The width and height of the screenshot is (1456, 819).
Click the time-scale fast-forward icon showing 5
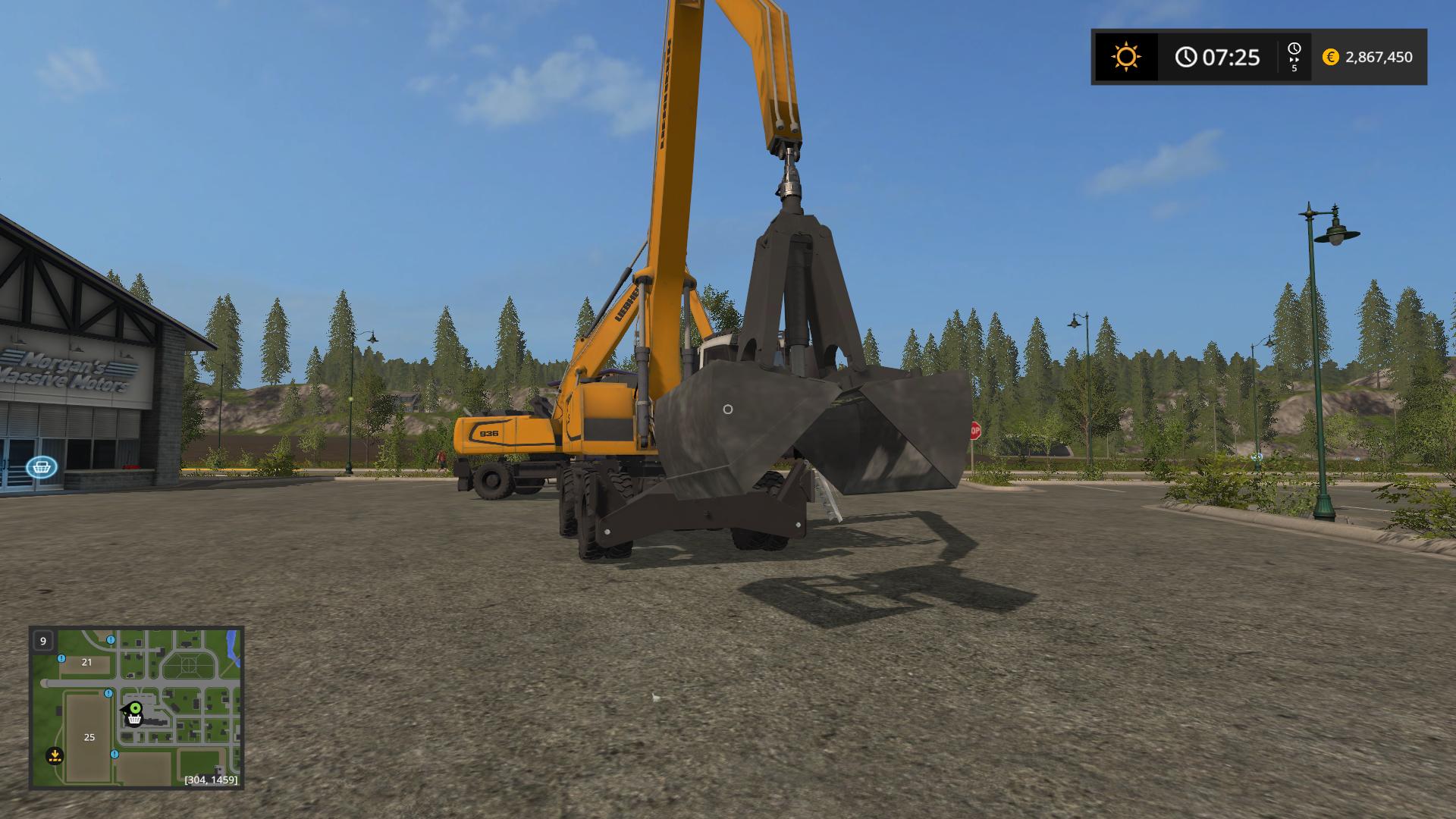pyautogui.click(x=1293, y=56)
